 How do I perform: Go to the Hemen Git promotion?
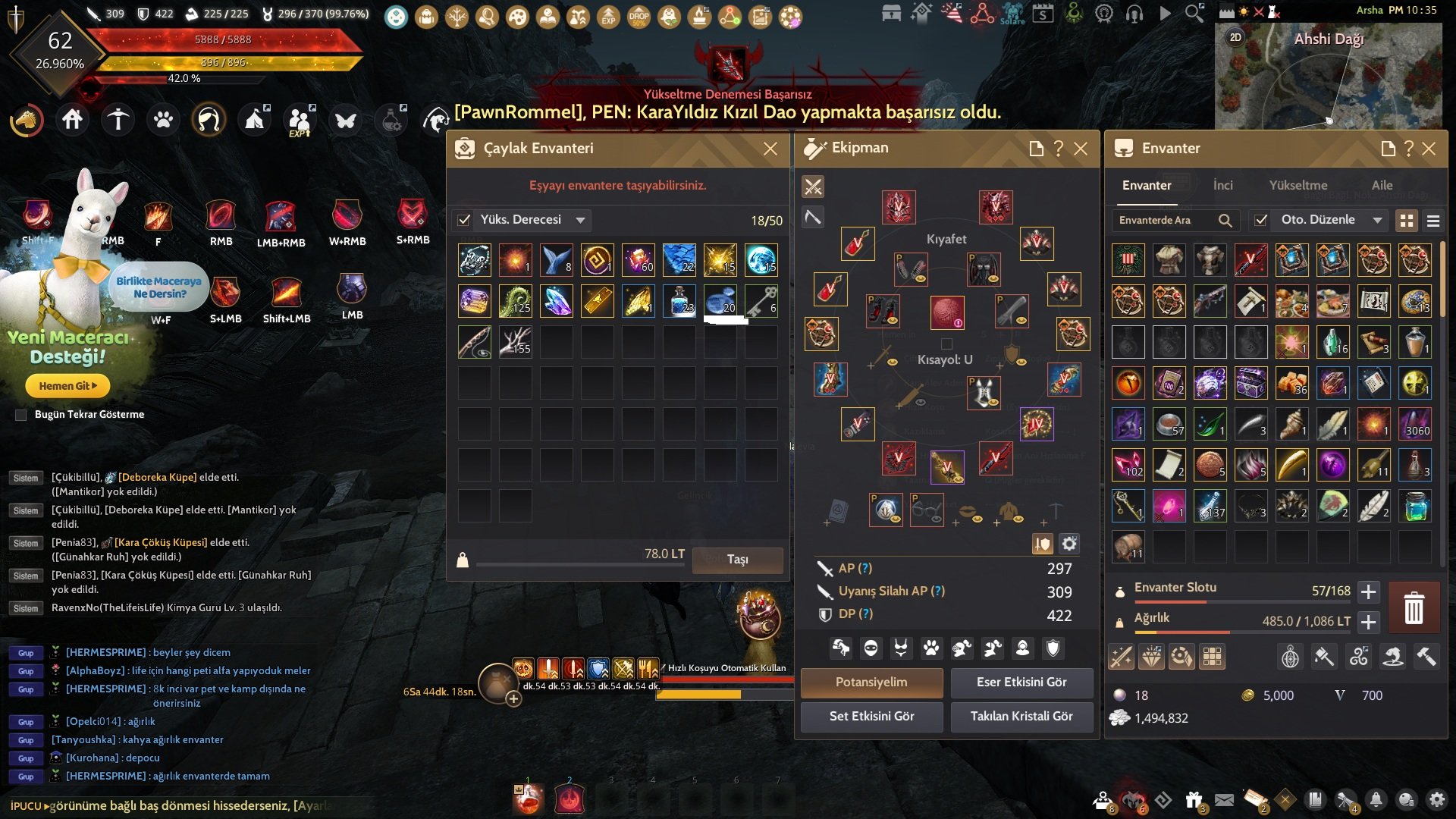(x=67, y=386)
